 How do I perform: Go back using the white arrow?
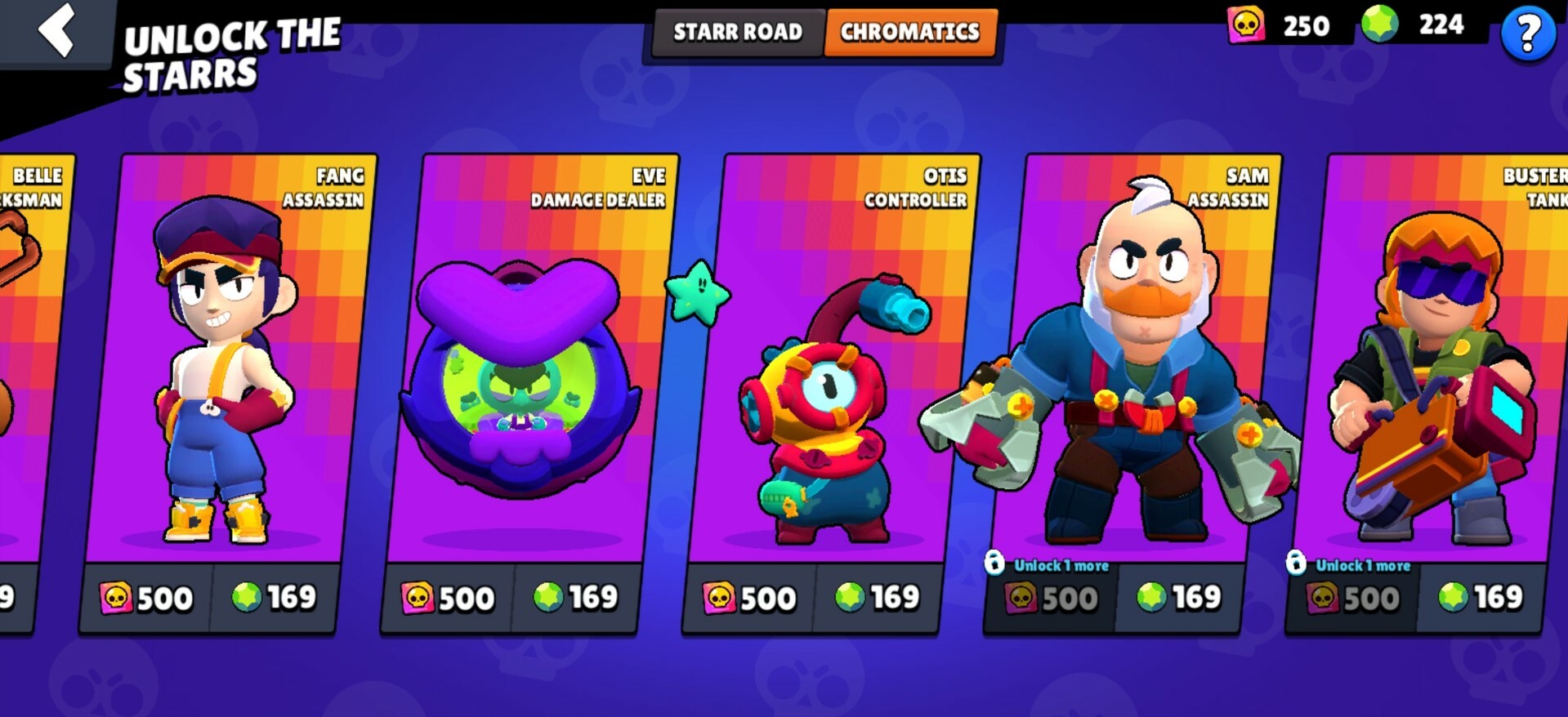tap(57, 30)
